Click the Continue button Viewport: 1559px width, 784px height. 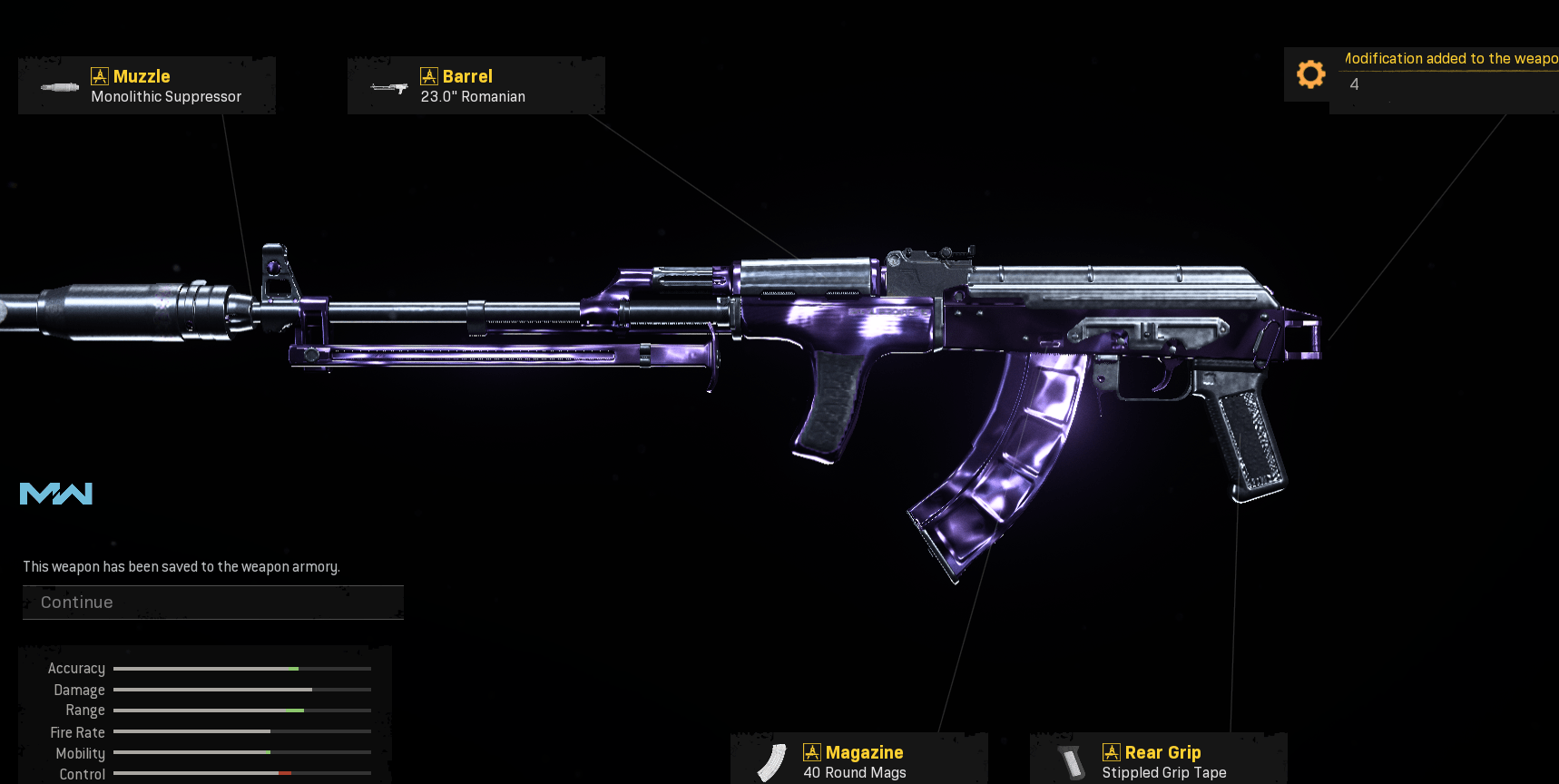[212, 603]
